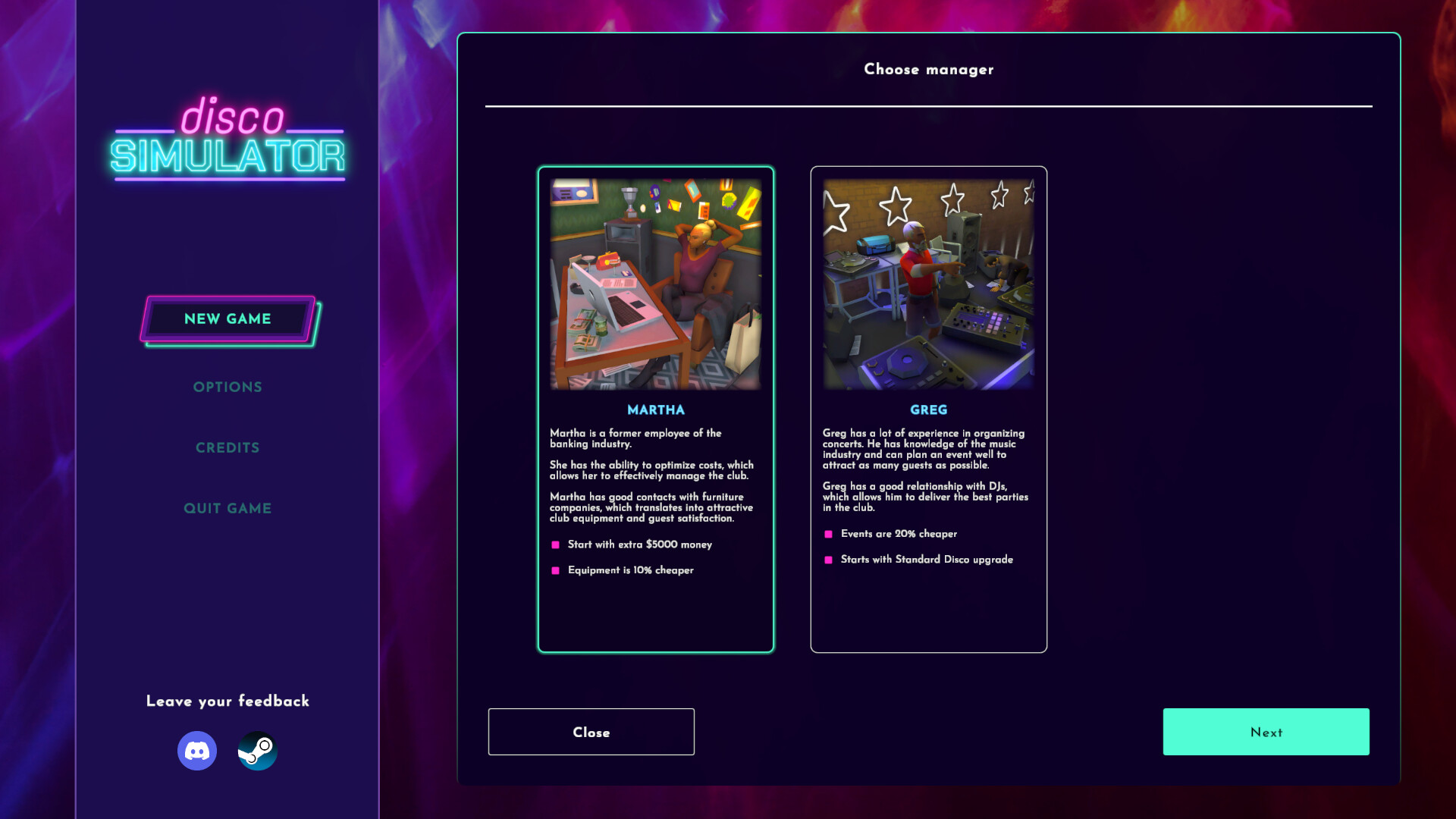View the CREDITS screen
Viewport: 1456px width, 819px height.
point(227,447)
